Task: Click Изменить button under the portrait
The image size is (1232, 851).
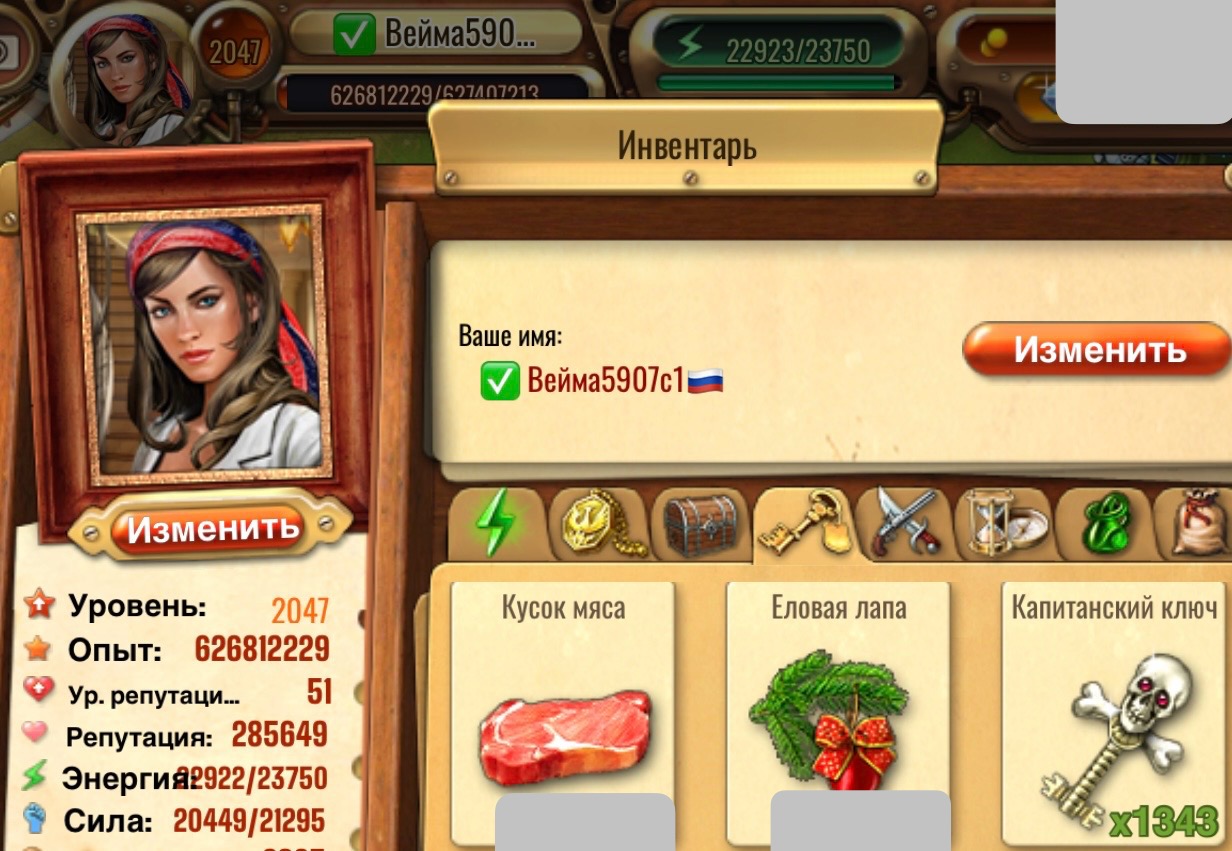Action: (x=212, y=527)
